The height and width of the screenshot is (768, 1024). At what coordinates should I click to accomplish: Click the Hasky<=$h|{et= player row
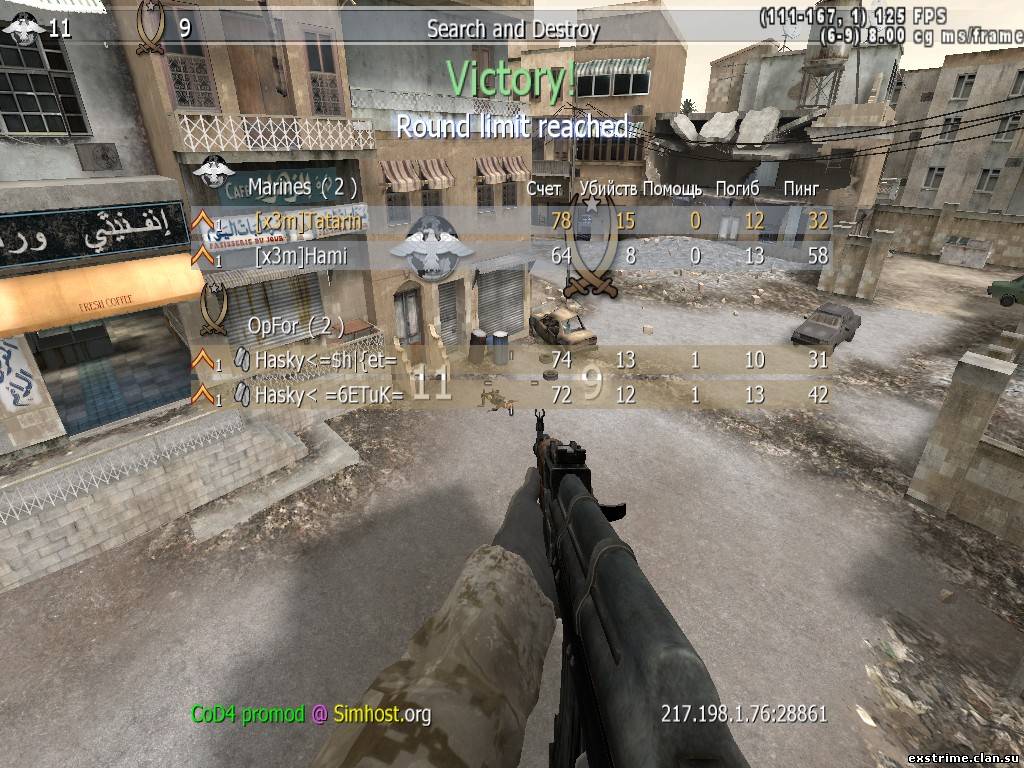pos(510,360)
